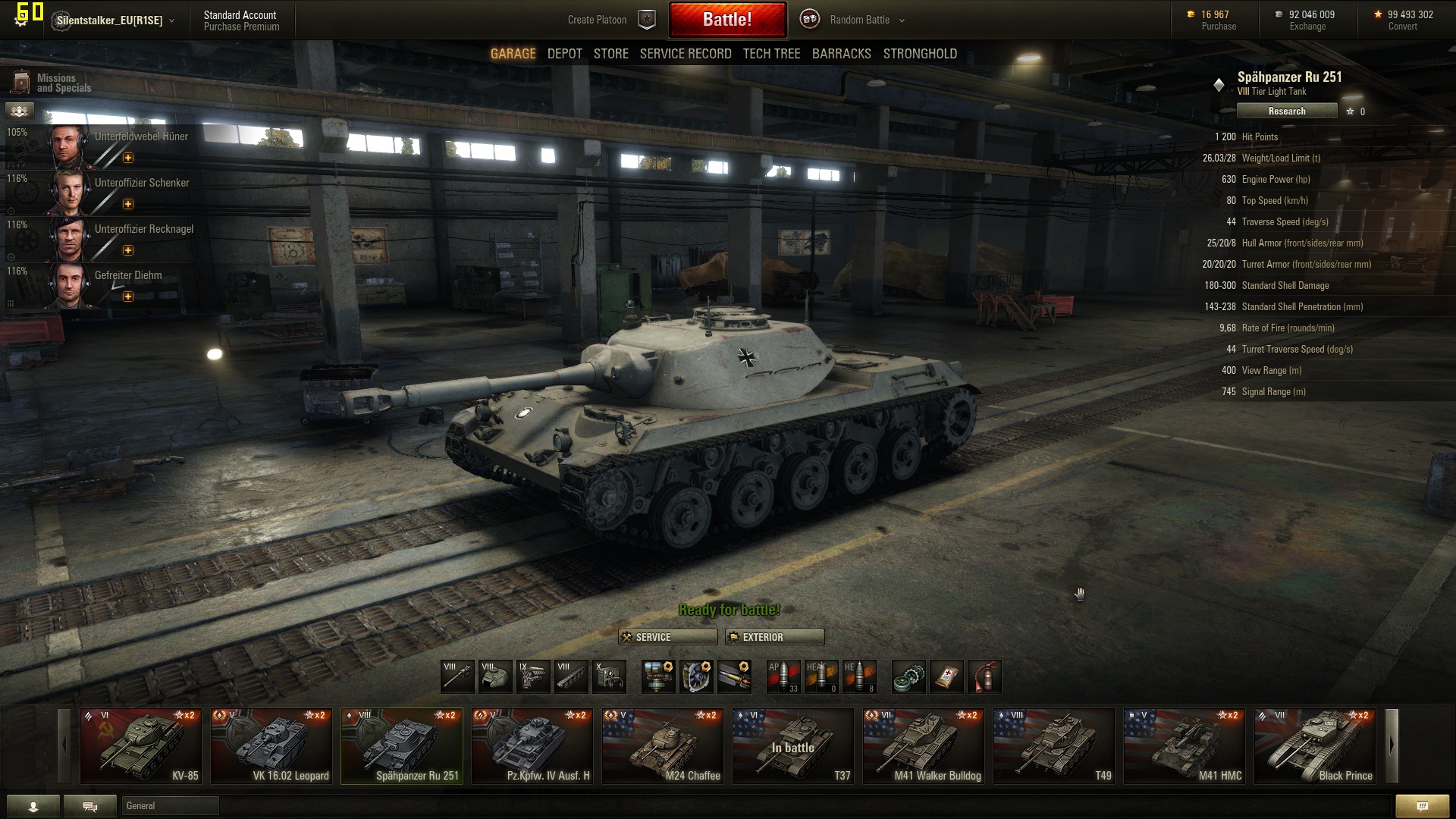1456x819 pixels.
Task: View the Service Record tab
Action: (x=685, y=54)
